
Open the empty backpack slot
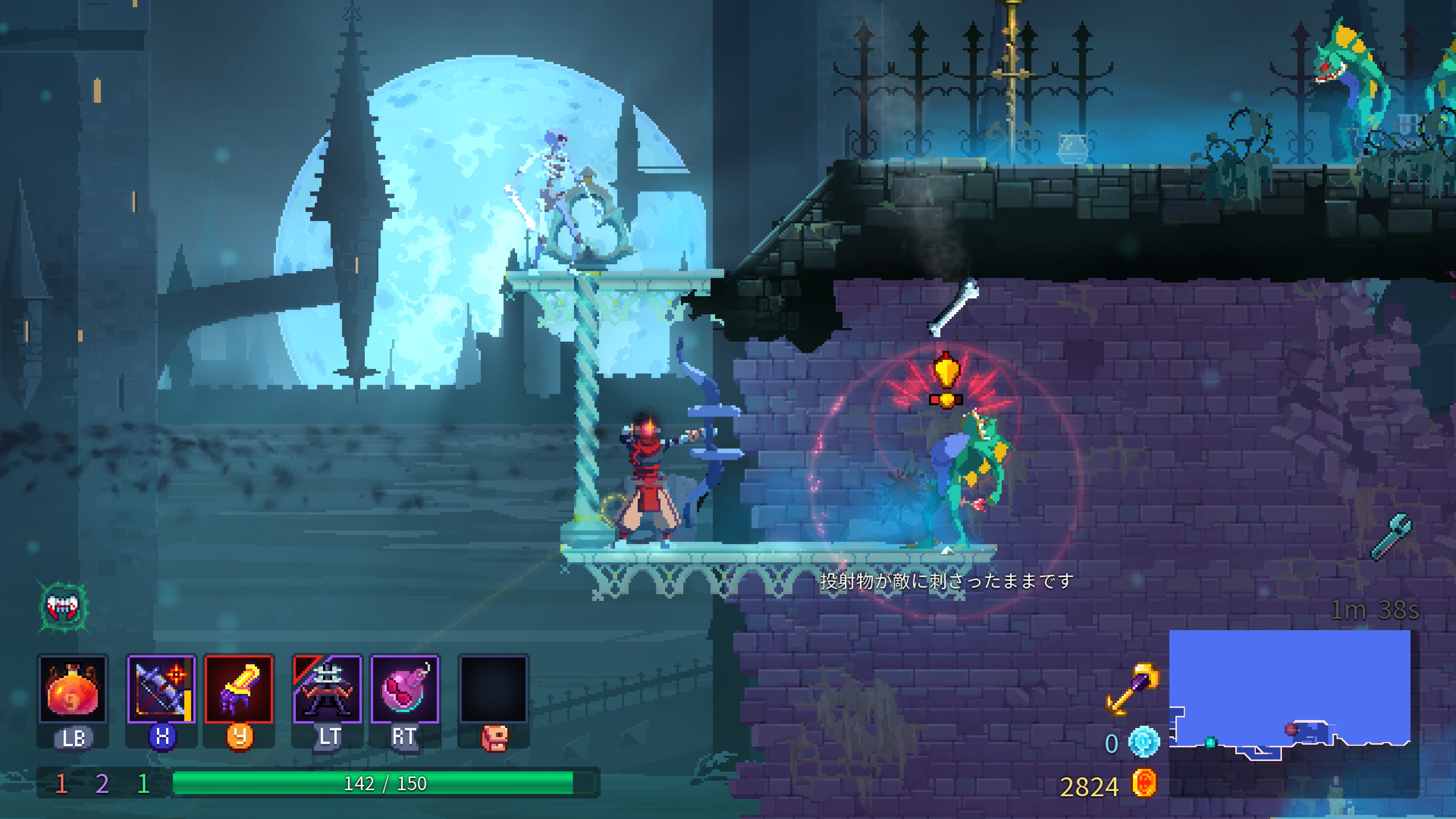493,690
